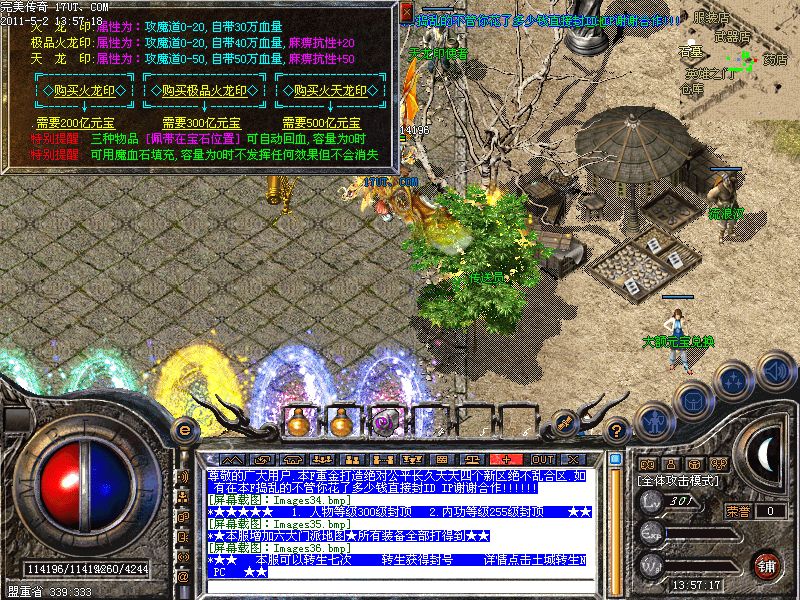
Task: Open the 铺 shop button
Action: pyautogui.click(x=767, y=565)
